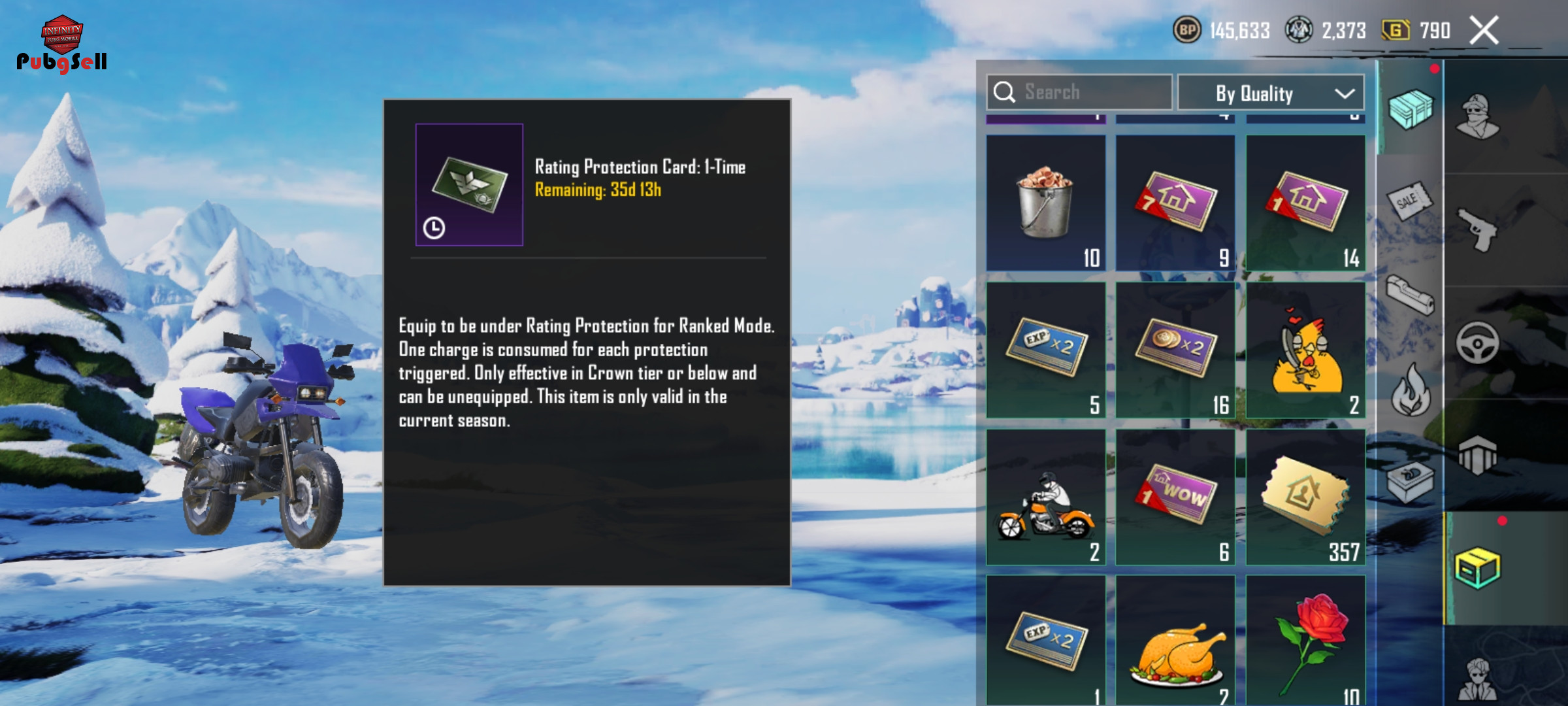This screenshot has width=1568, height=706.
Task: Open the pistol weapons tab
Action: (x=1478, y=229)
